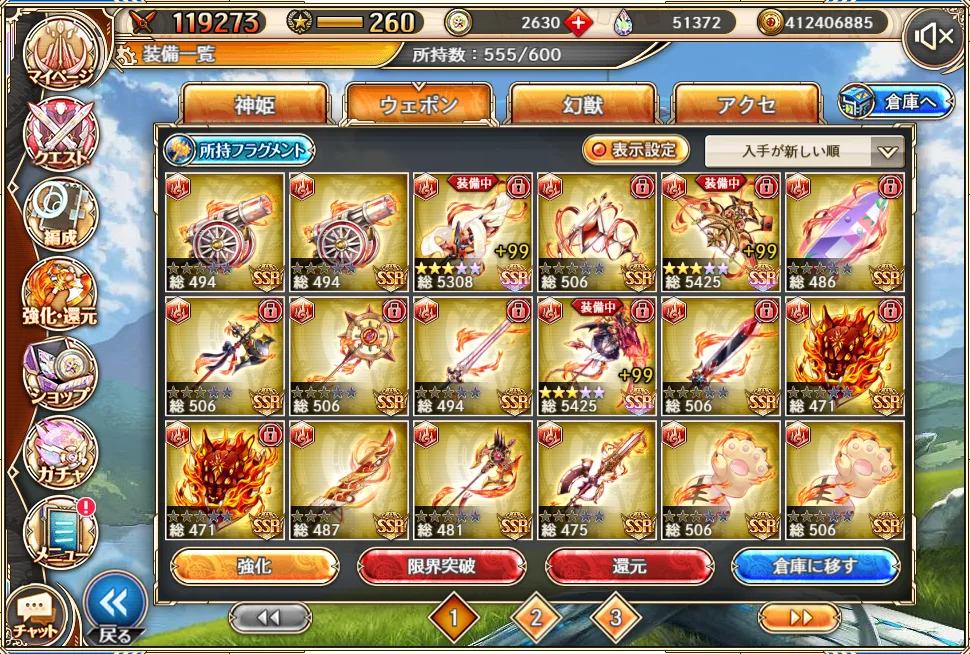
Task: Choose the red 限界突破 limit break button
Action: click(x=441, y=566)
